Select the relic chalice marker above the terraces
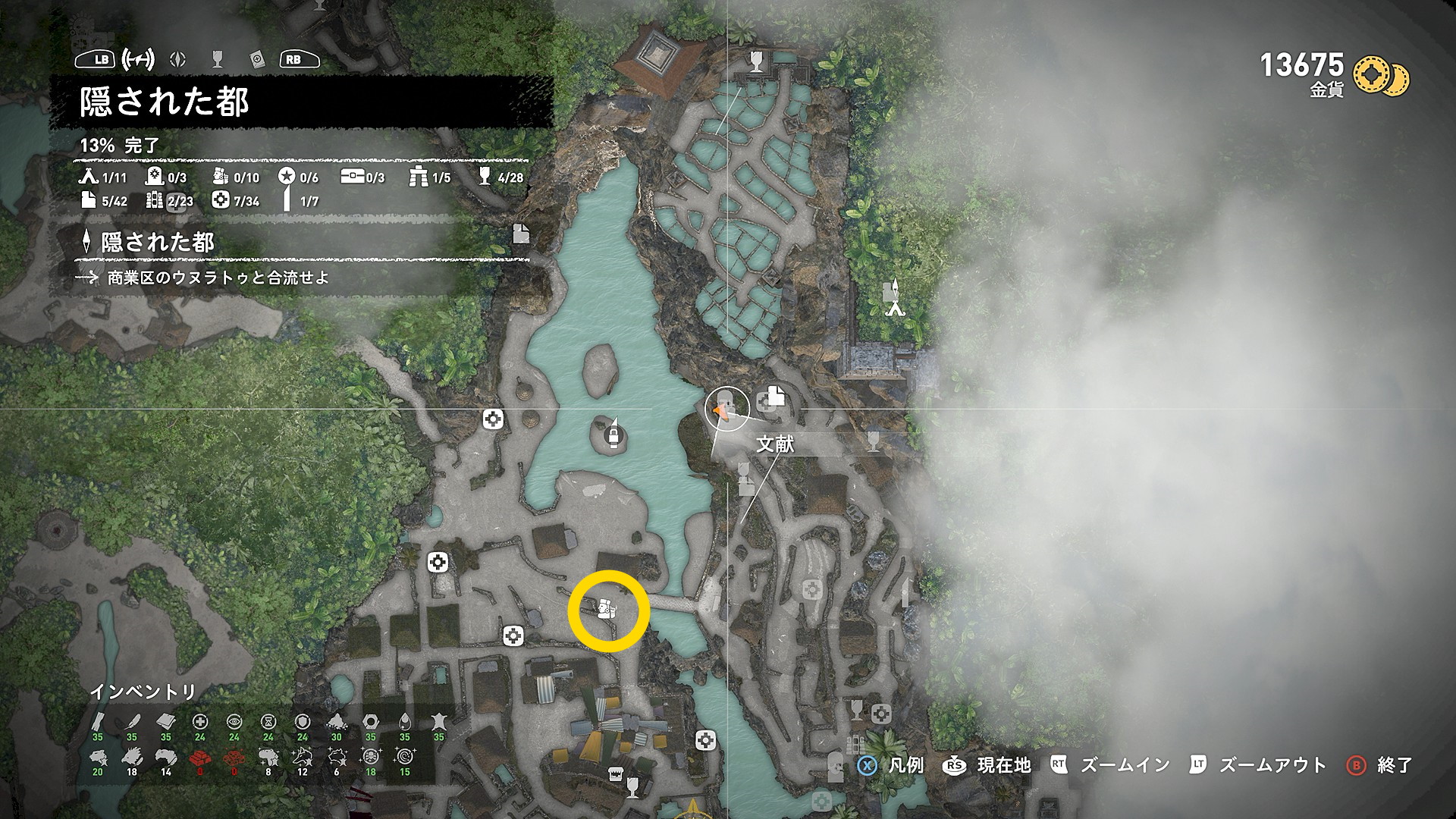 coord(756,60)
